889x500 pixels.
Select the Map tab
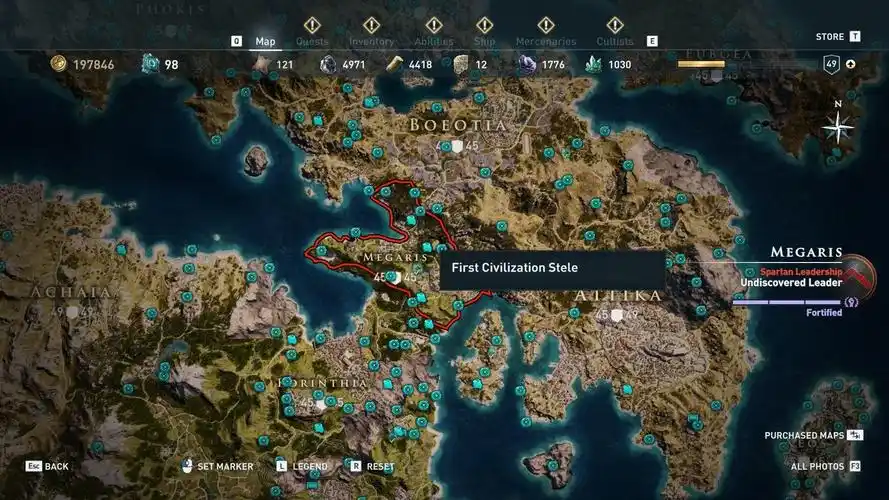point(265,41)
